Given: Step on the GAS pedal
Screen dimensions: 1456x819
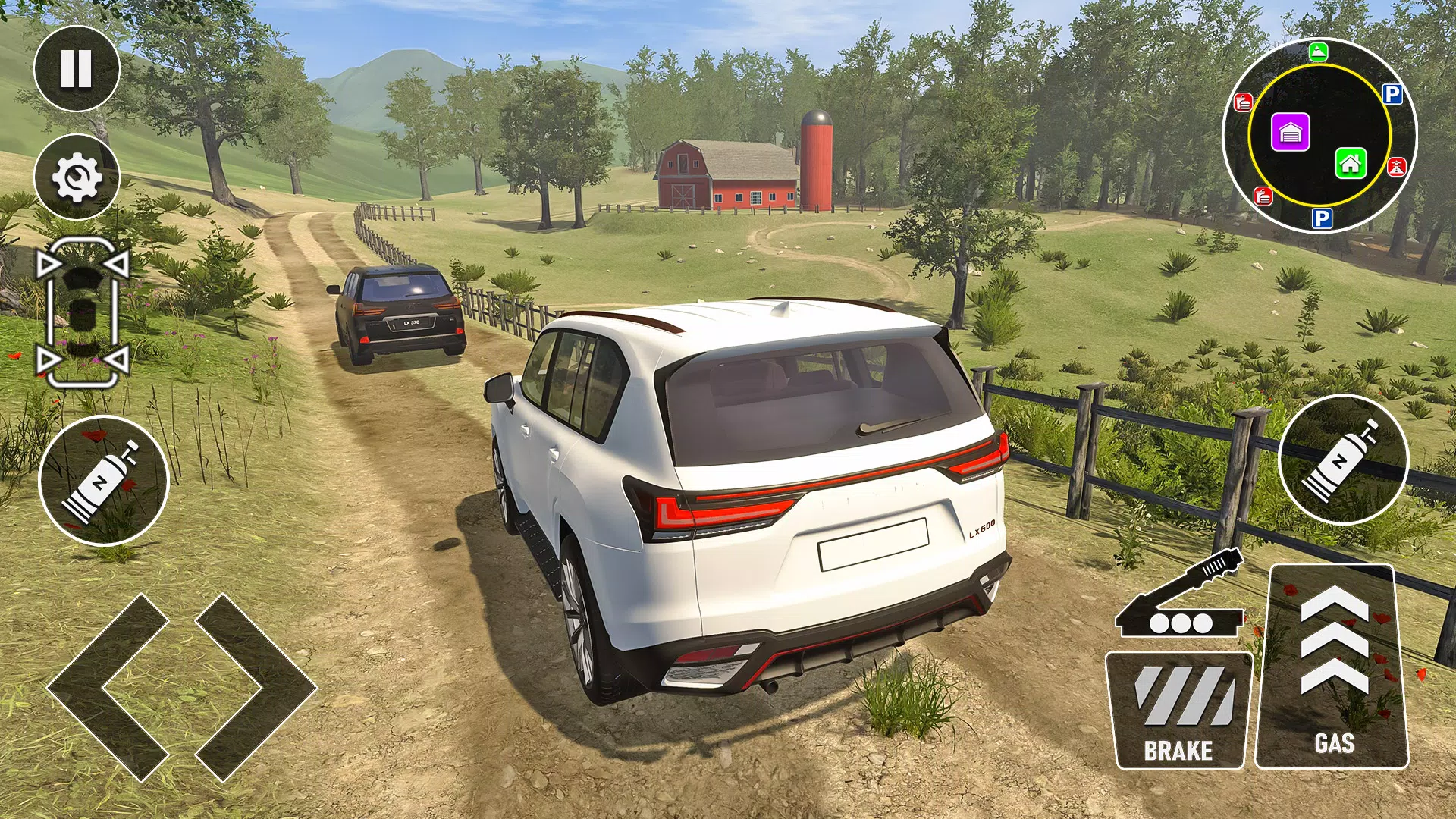Looking at the screenshot, I should click(x=1333, y=667).
